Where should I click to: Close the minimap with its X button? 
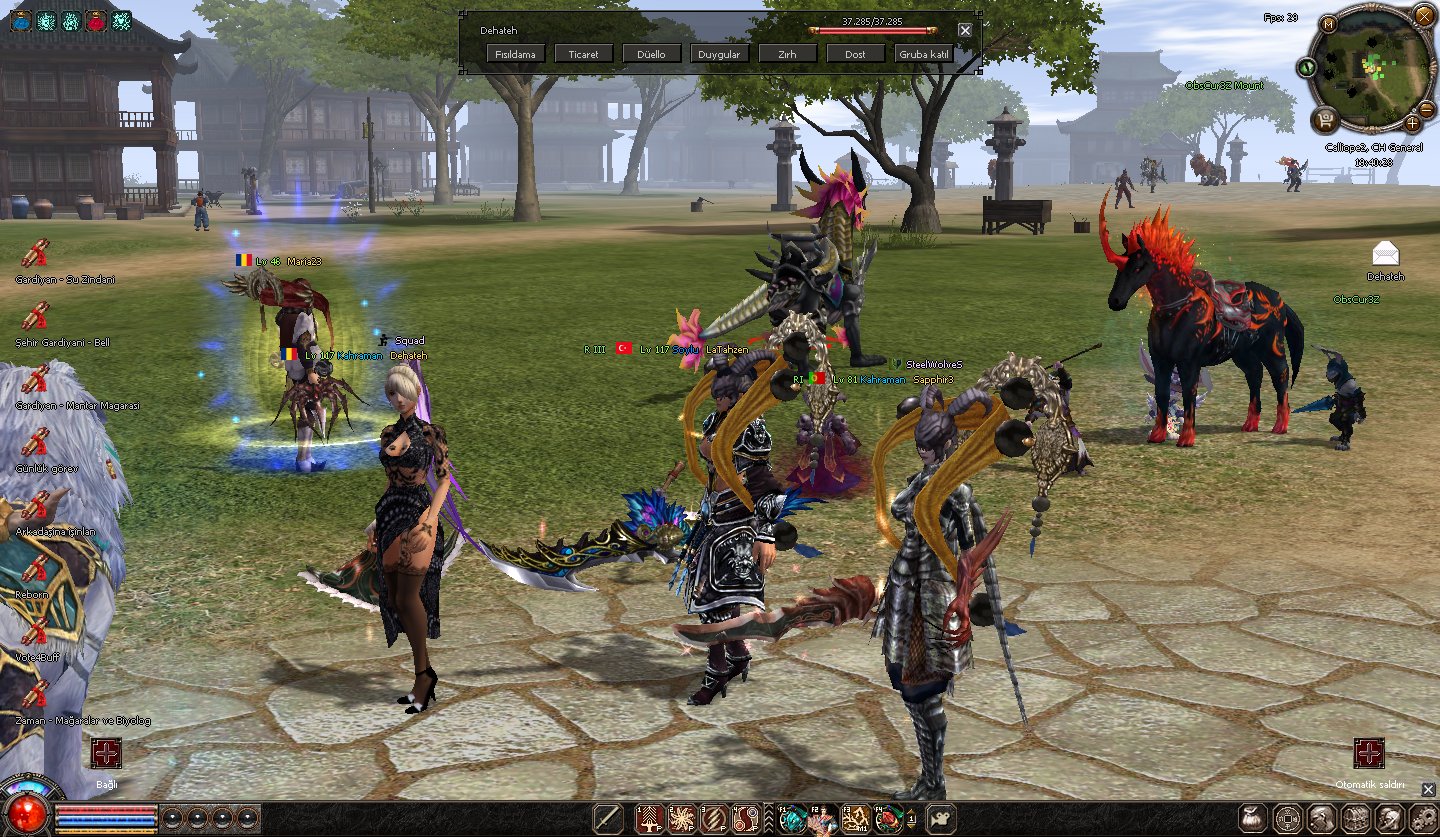coord(1424,15)
